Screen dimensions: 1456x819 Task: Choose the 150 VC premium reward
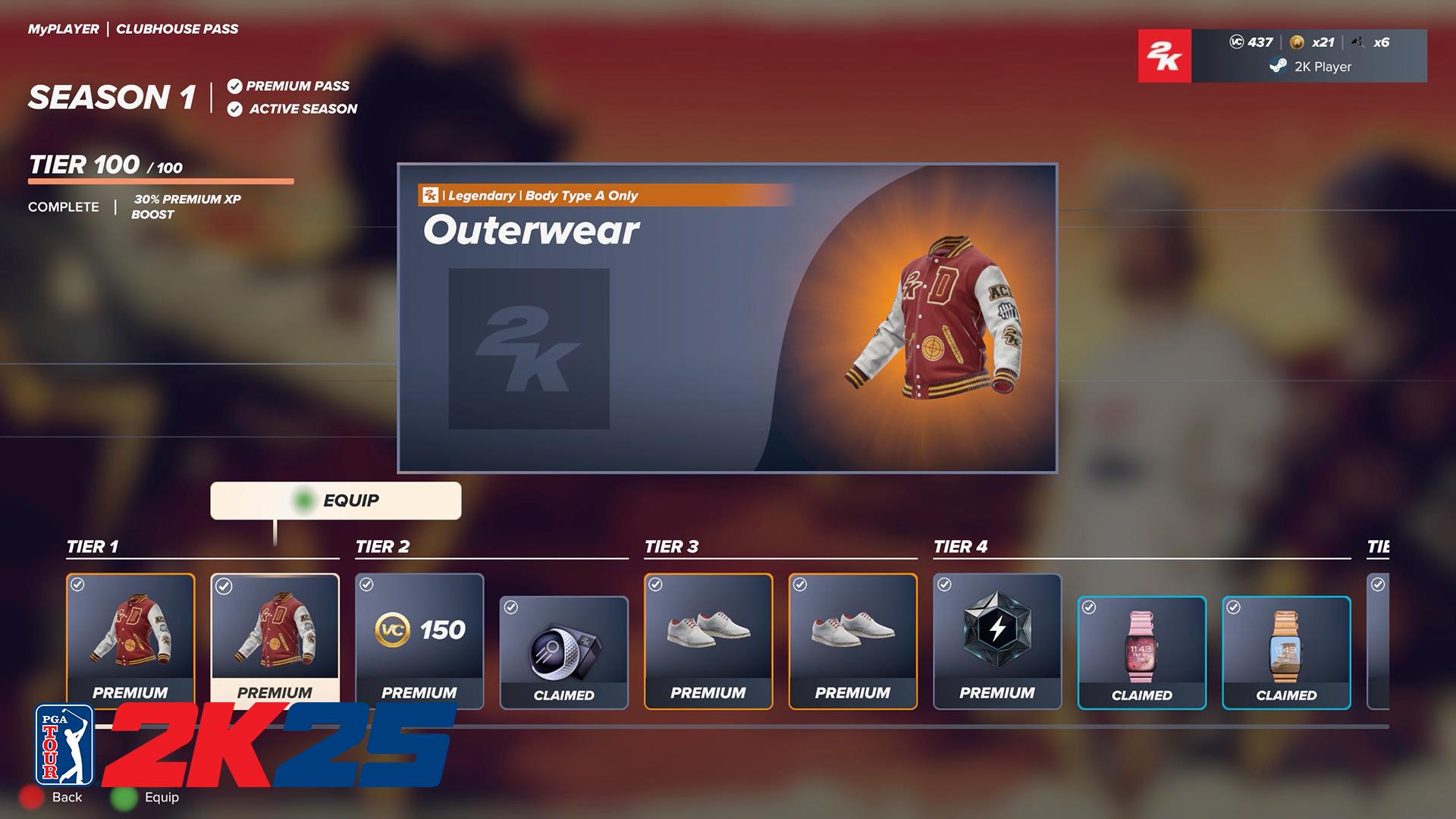(419, 641)
